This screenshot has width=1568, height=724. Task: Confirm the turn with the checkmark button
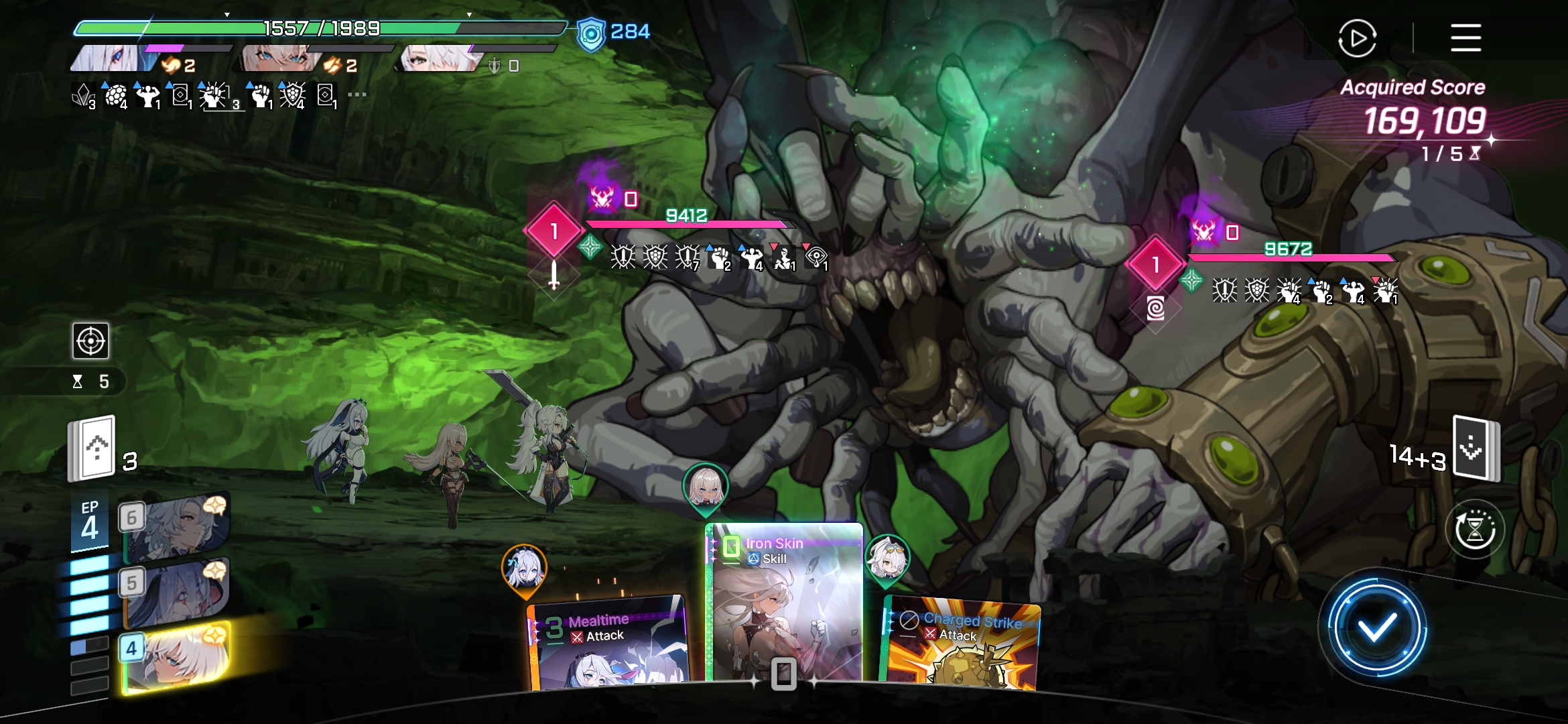pos(1376,628)
